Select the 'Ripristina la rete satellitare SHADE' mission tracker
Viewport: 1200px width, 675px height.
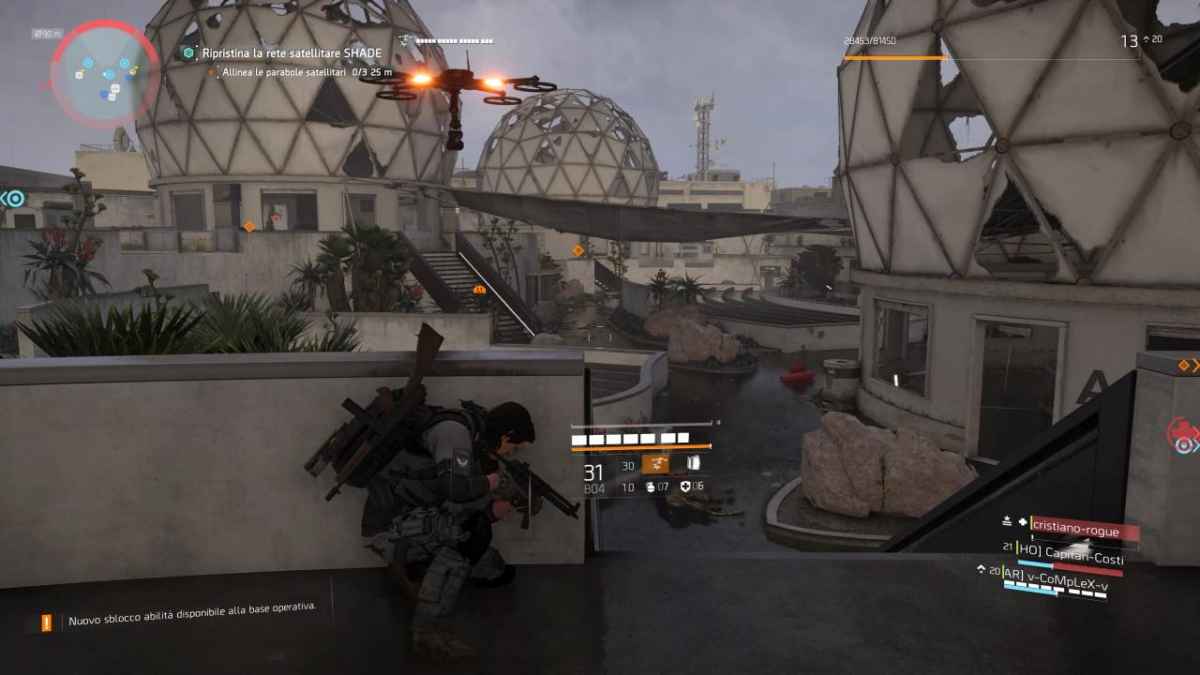pyautogui.click(x=276, y=51)
